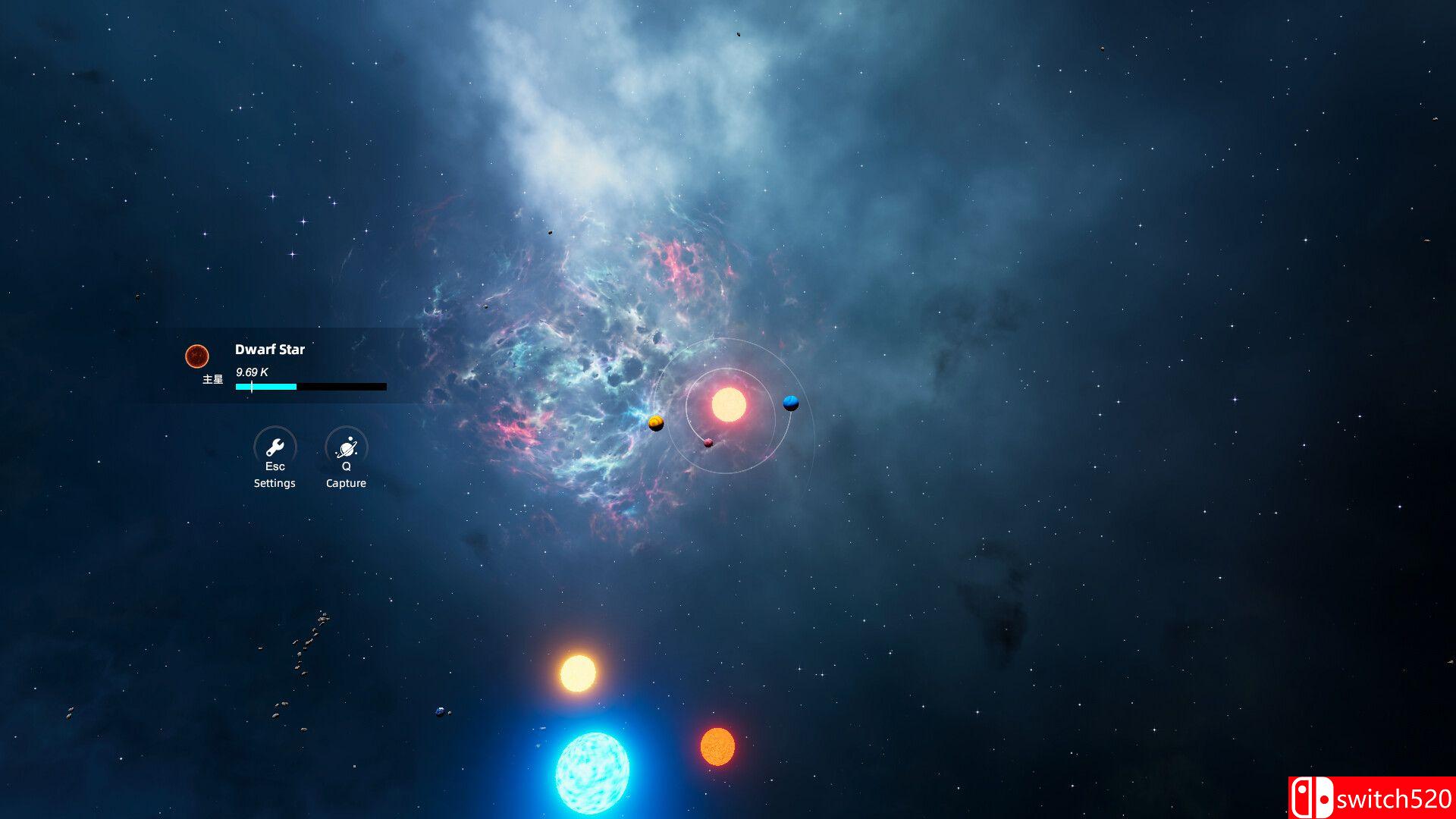The width and height of the screenshot is (1456, 819).
Task: Toggle the Settings option with Esc
Action: coord(274,466)
